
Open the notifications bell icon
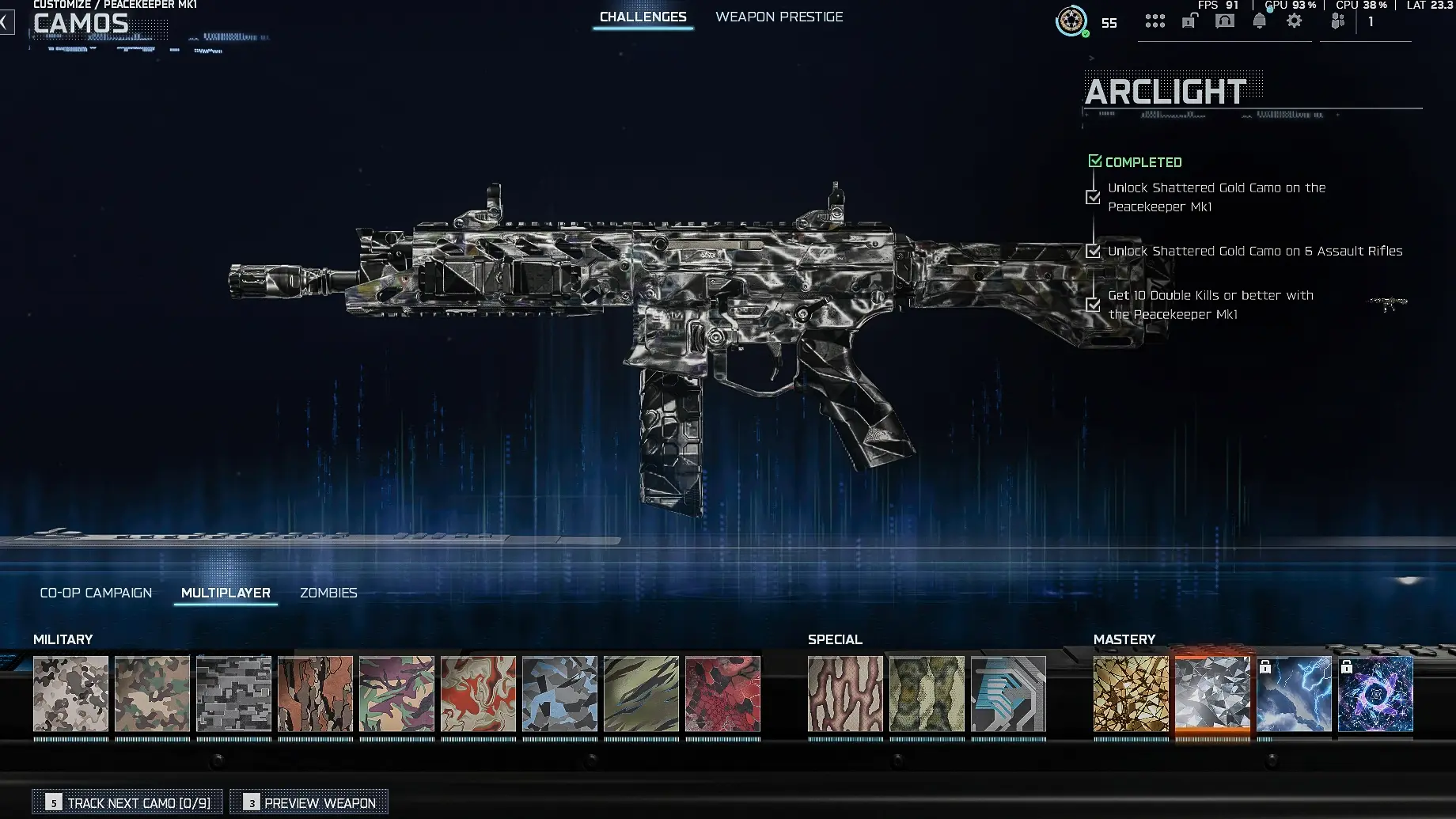[1258, 21]
